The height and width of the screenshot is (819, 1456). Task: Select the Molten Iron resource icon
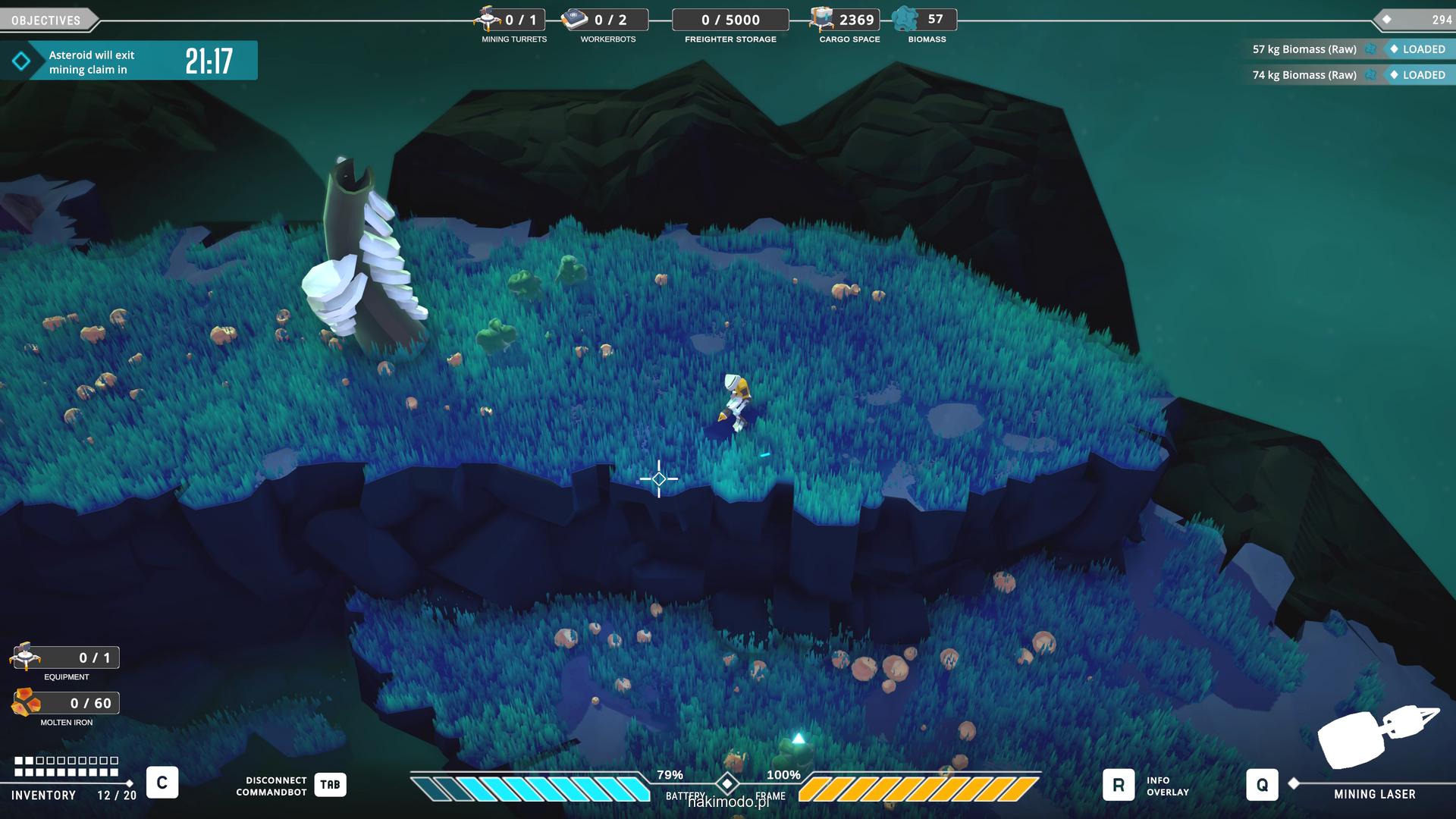point(27,702)
